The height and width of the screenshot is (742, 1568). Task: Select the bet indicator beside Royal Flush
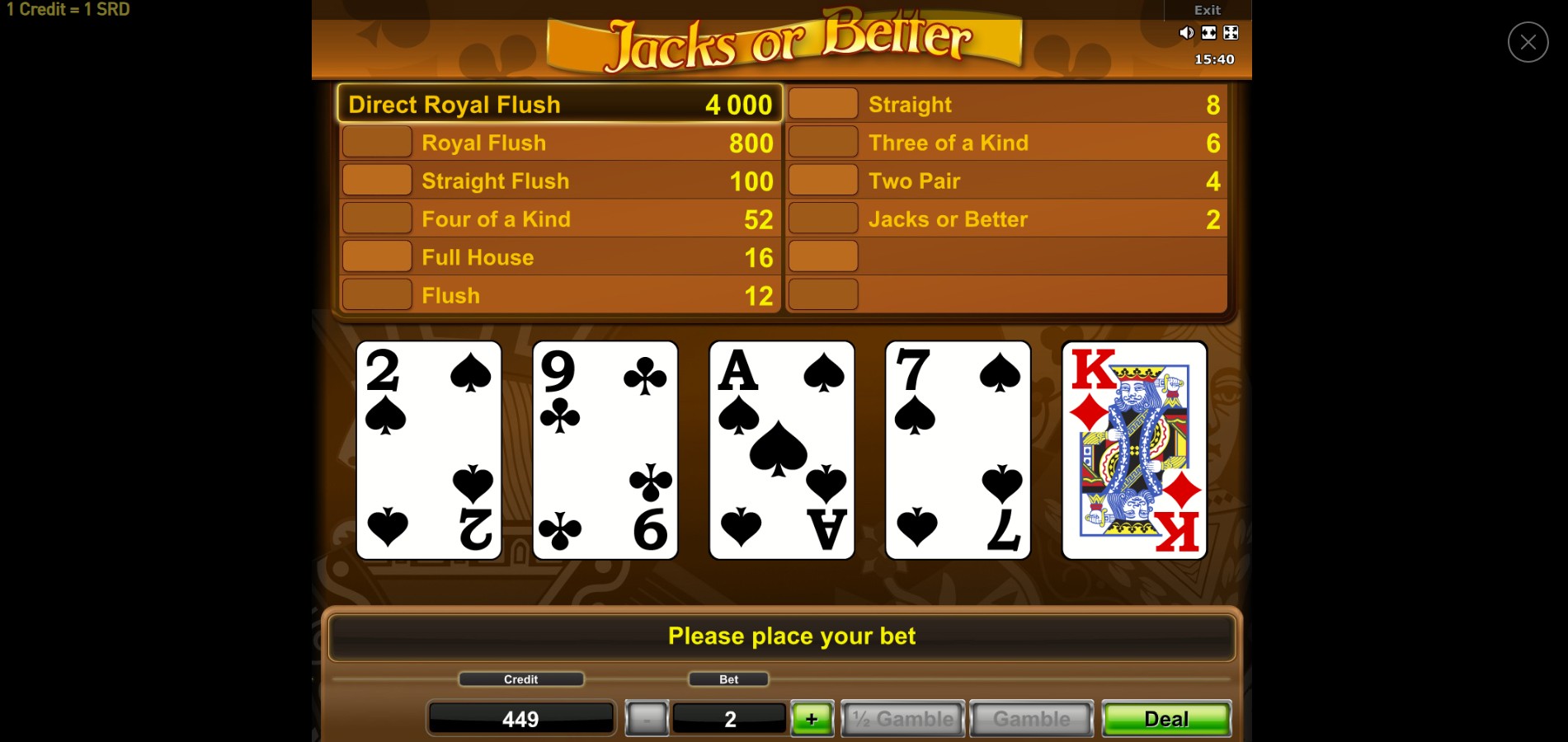pos(376,141)
